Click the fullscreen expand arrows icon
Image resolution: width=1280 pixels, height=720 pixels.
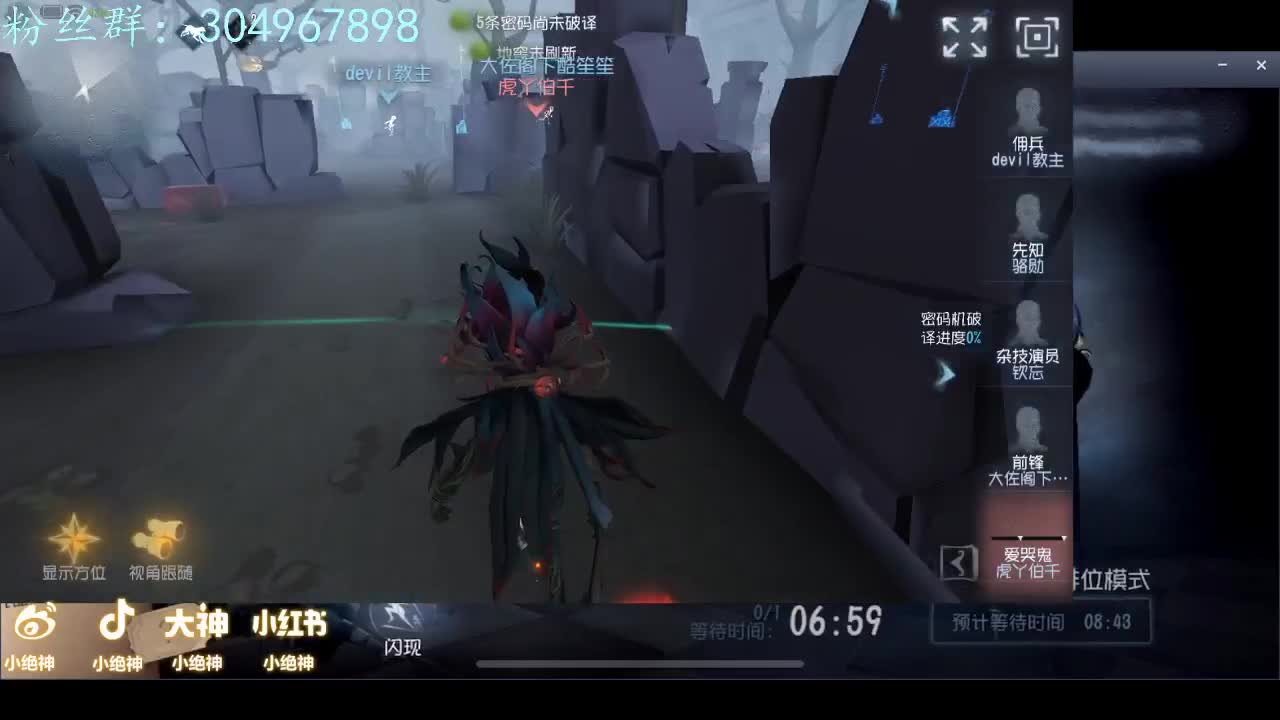point(963,35)
